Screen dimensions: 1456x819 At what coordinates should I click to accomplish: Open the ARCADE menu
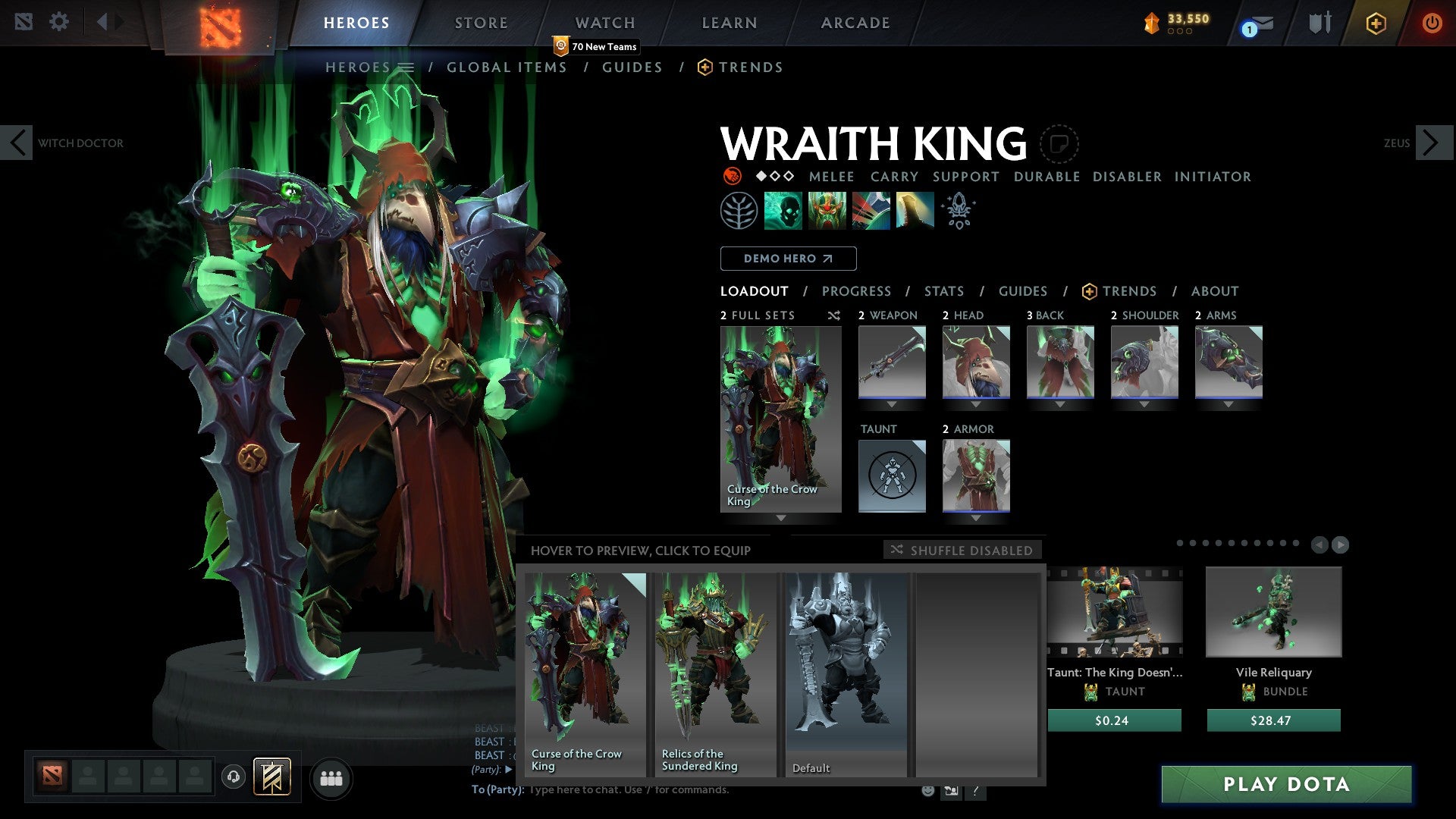pyautogui.click(x=855, y=23)
